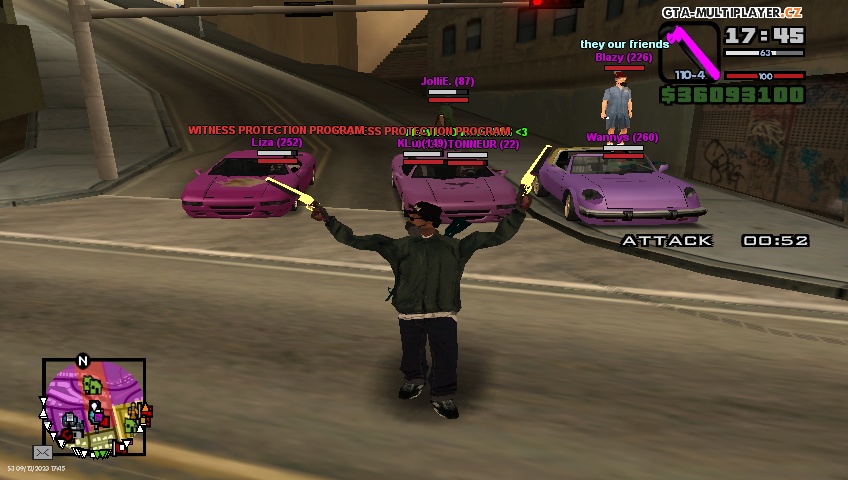This screenshot has height=480, width=848.
Task: Select the pink weapon icon
Action: [x=688, y=54]
